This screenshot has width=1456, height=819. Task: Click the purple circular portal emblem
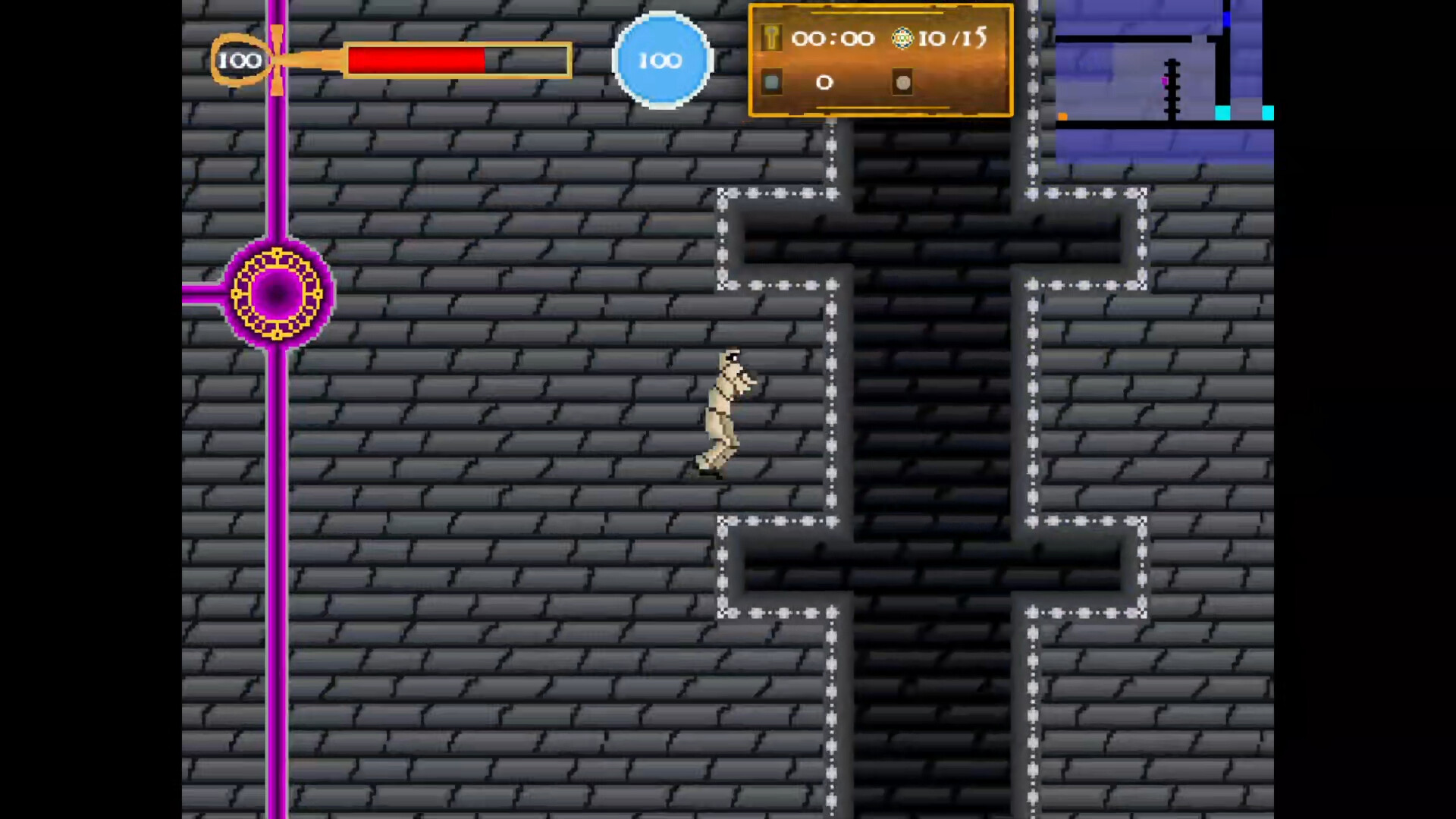point(276,294)
